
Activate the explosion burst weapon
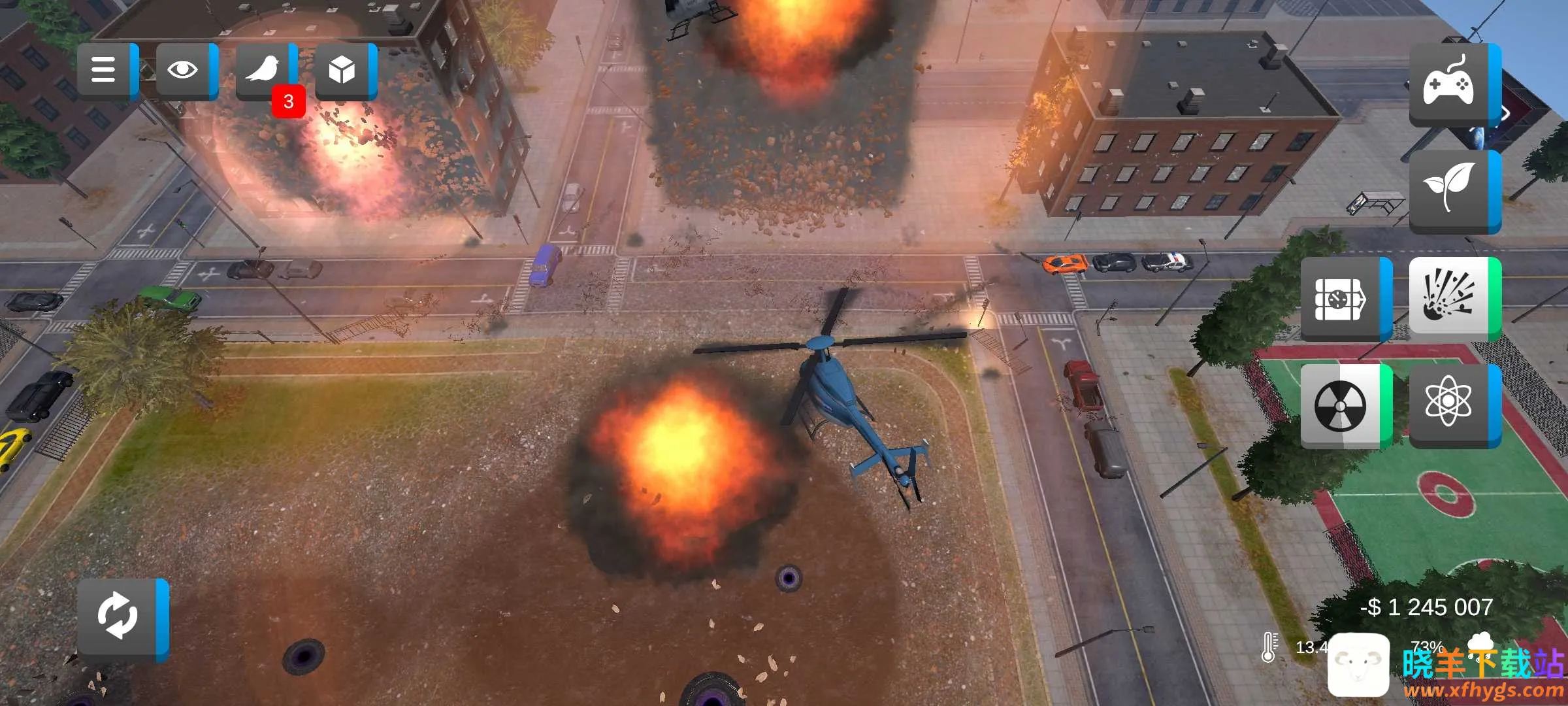pos(1450,299)
